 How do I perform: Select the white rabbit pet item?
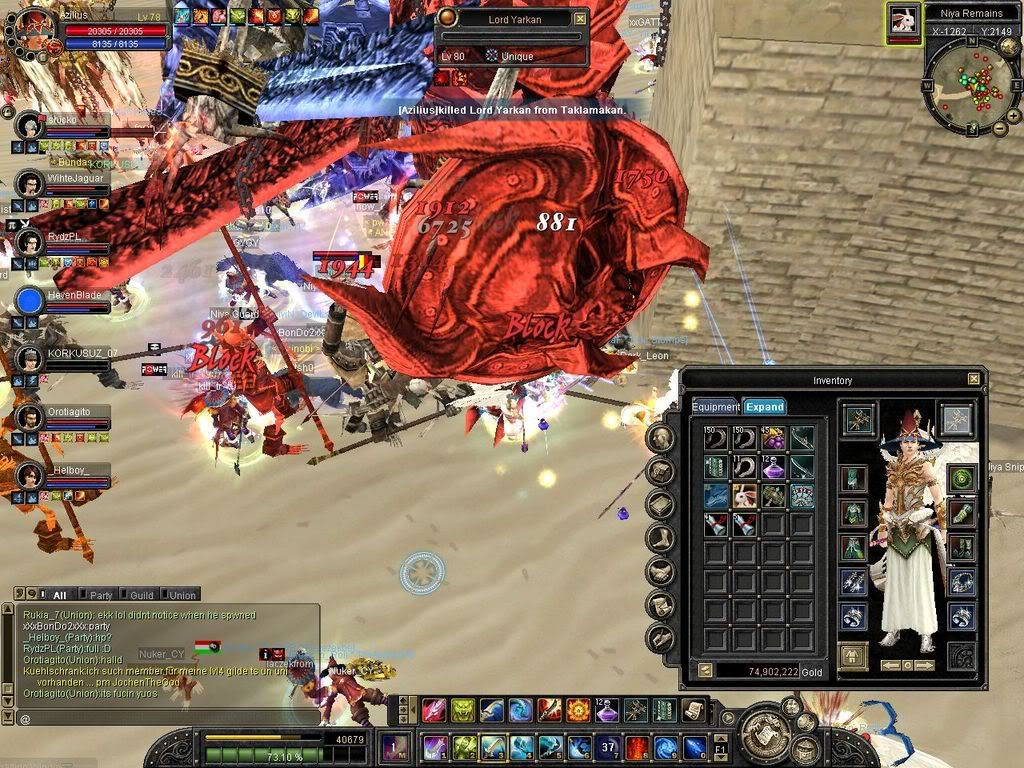tap(744, 495)
